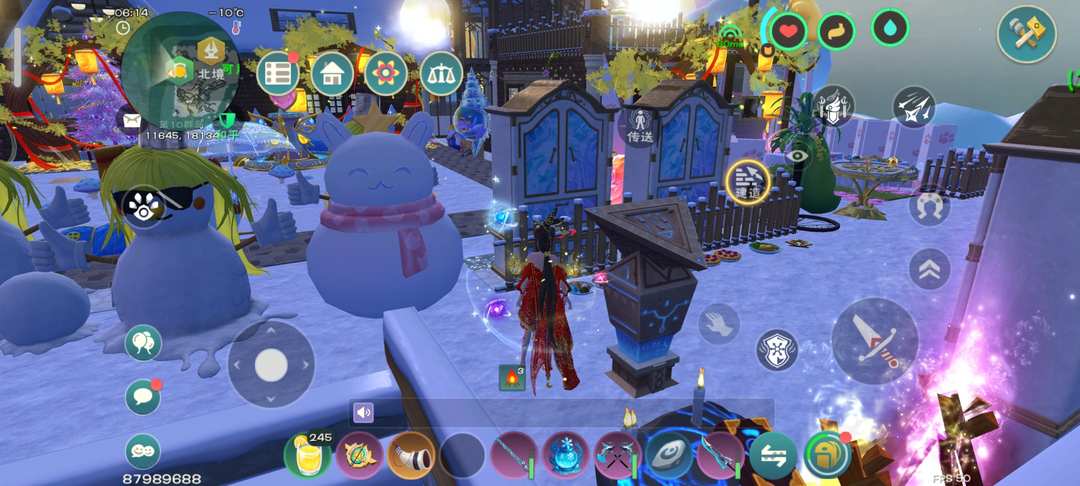1080x486 pixels.
Task: Use the lemonade drink slot
Action: click(x=308, y=456)
